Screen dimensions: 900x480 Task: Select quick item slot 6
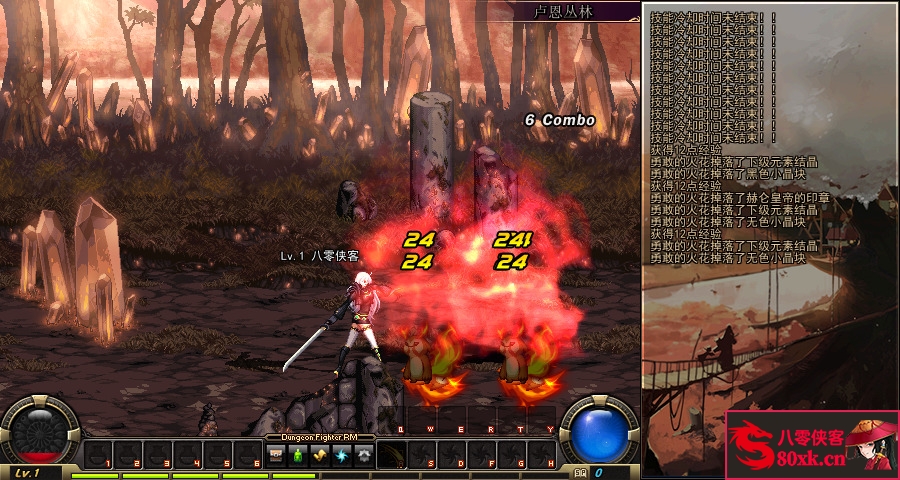pos(248,456)
